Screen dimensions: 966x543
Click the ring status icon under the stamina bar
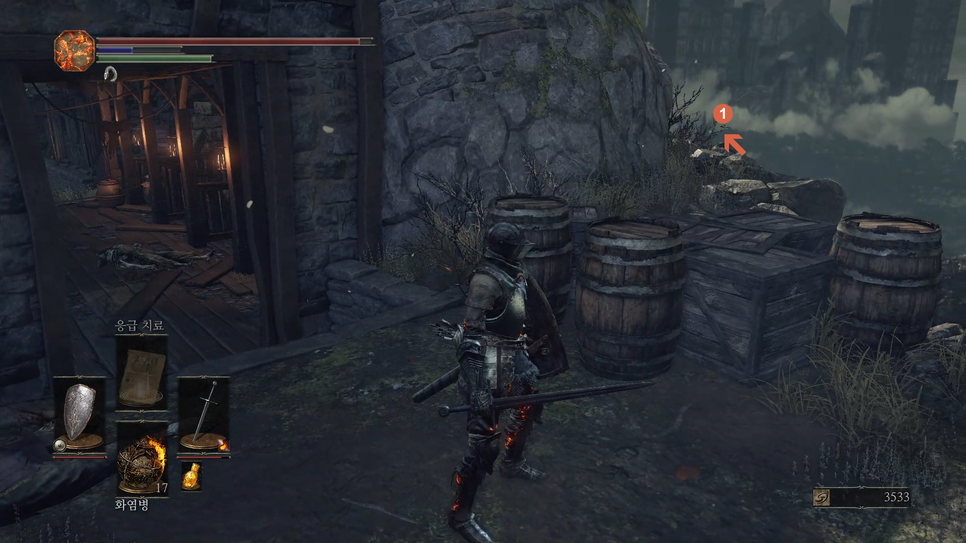tap(110, 73)
